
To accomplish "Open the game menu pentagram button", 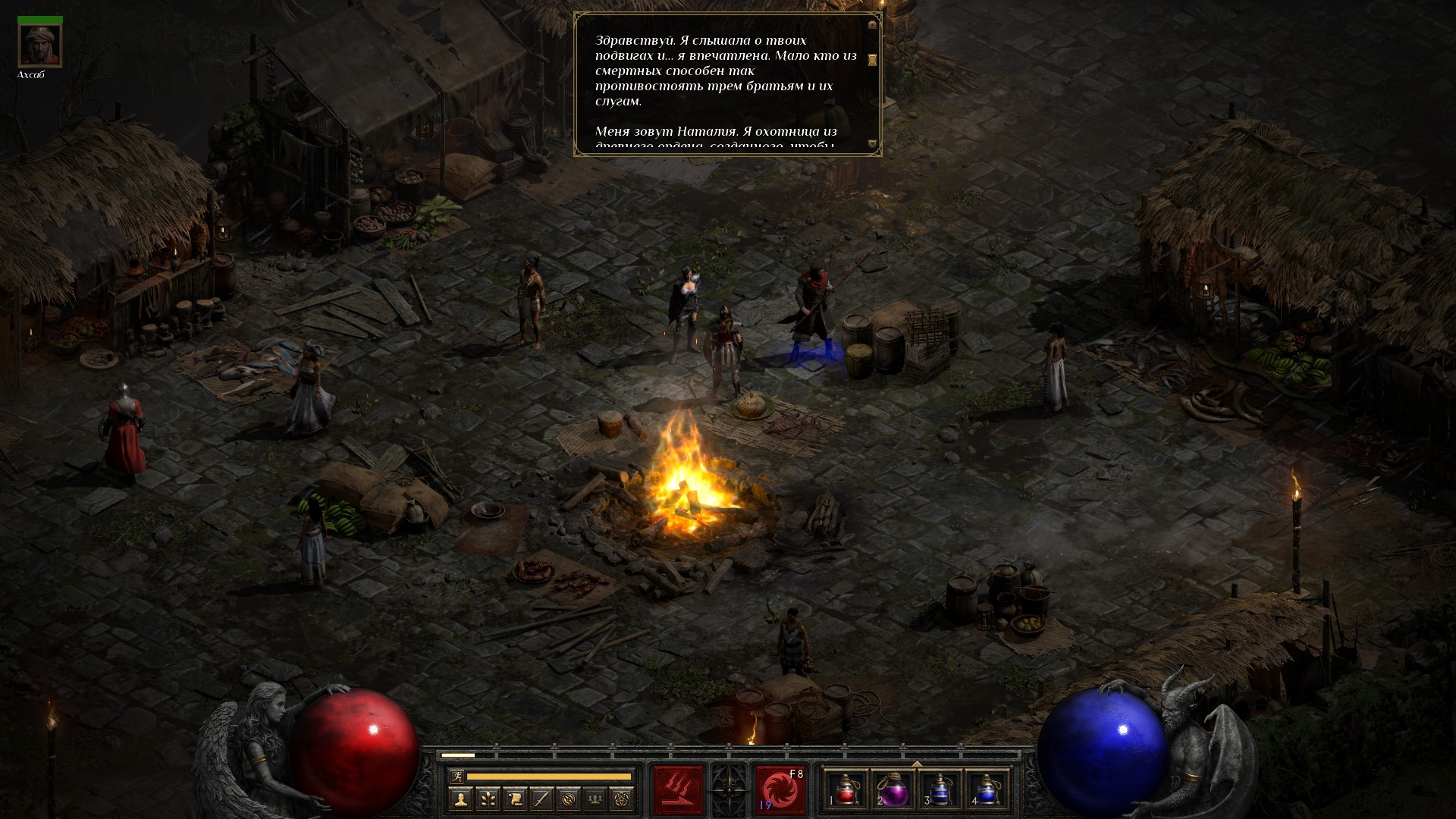I will click(623, 799).
